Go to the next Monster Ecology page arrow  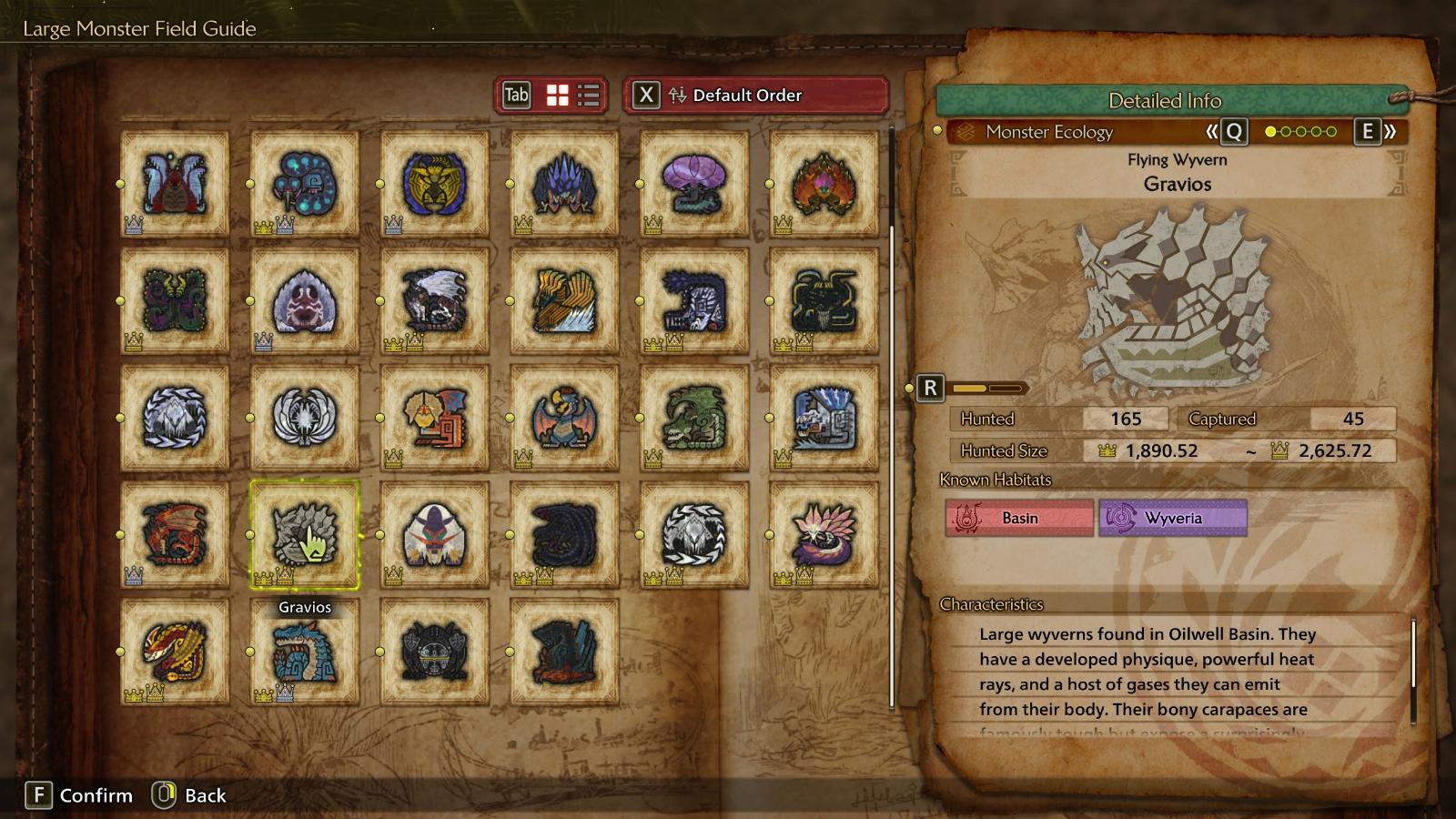[x=1374, y=132]
